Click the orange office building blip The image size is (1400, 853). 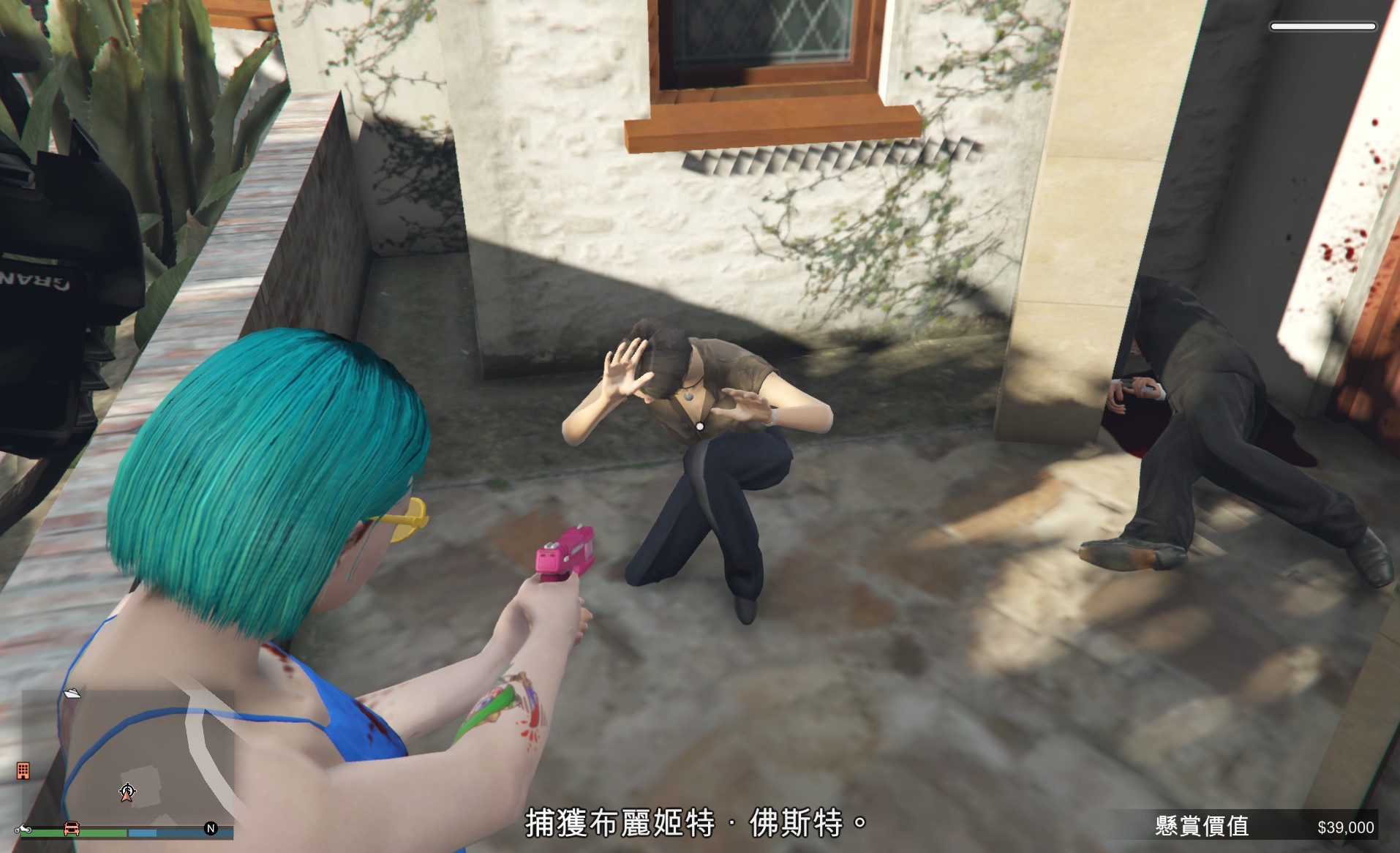point(23,770)
